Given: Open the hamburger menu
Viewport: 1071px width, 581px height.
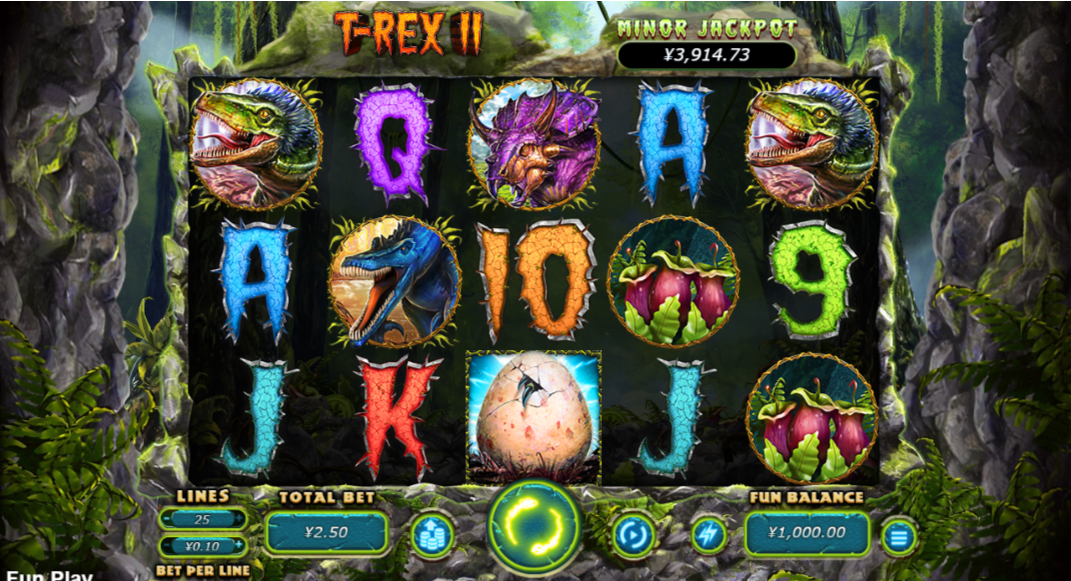Looking at the screenshot, I should (898, 537).
